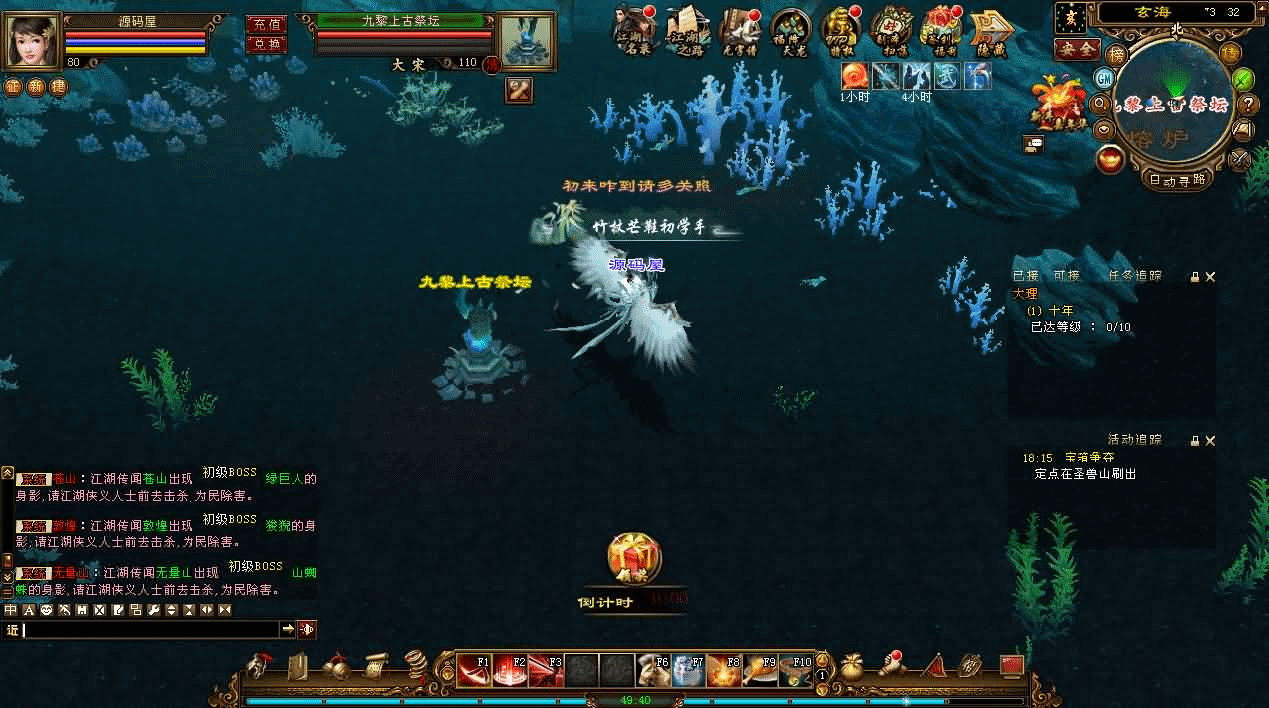The width and height of the screenshot is (1269, 708).
Task: Click the 兑换 exchange button
Action: pos(265,44)
